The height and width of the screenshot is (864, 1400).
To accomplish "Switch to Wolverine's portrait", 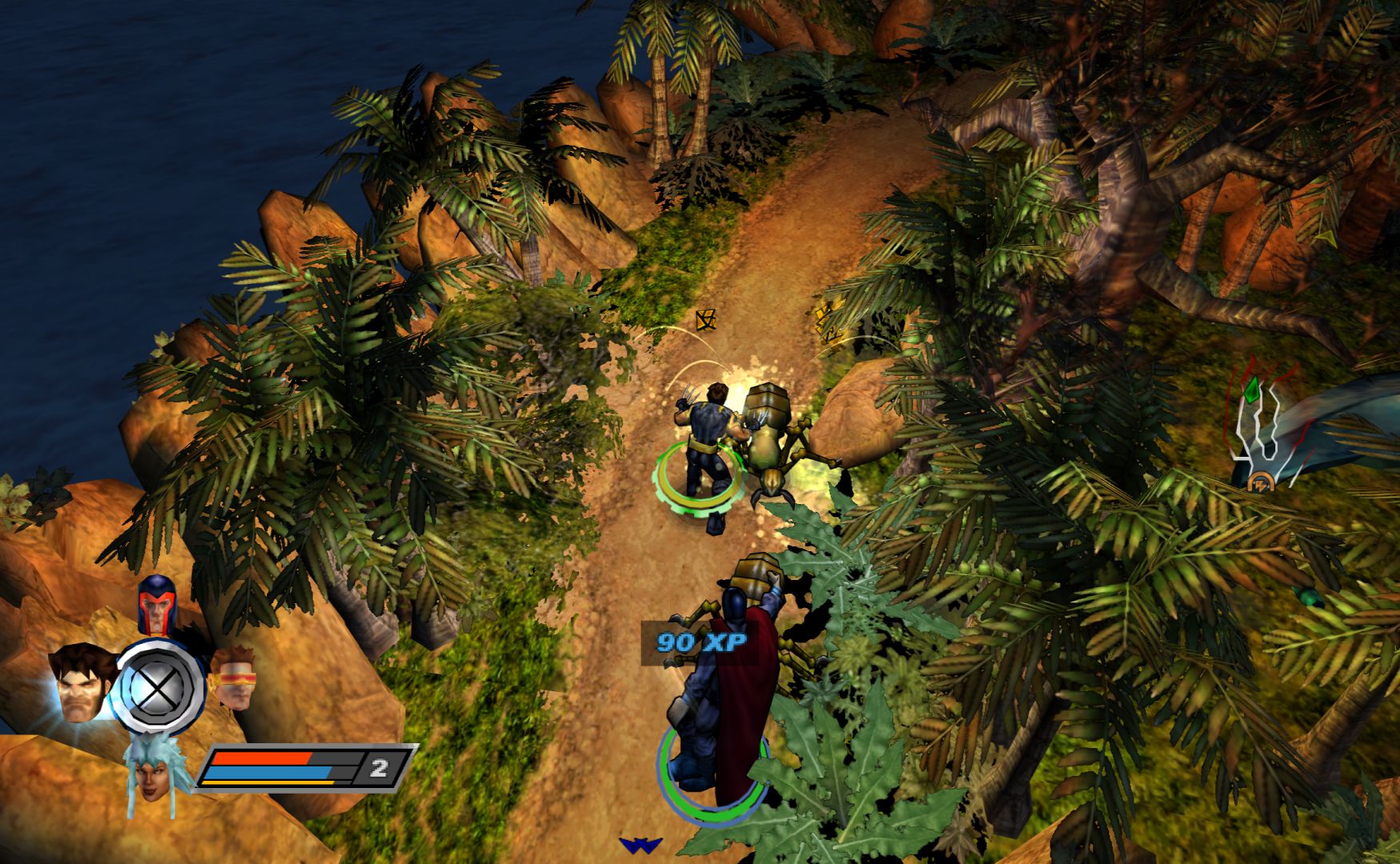I will point(81,684).
